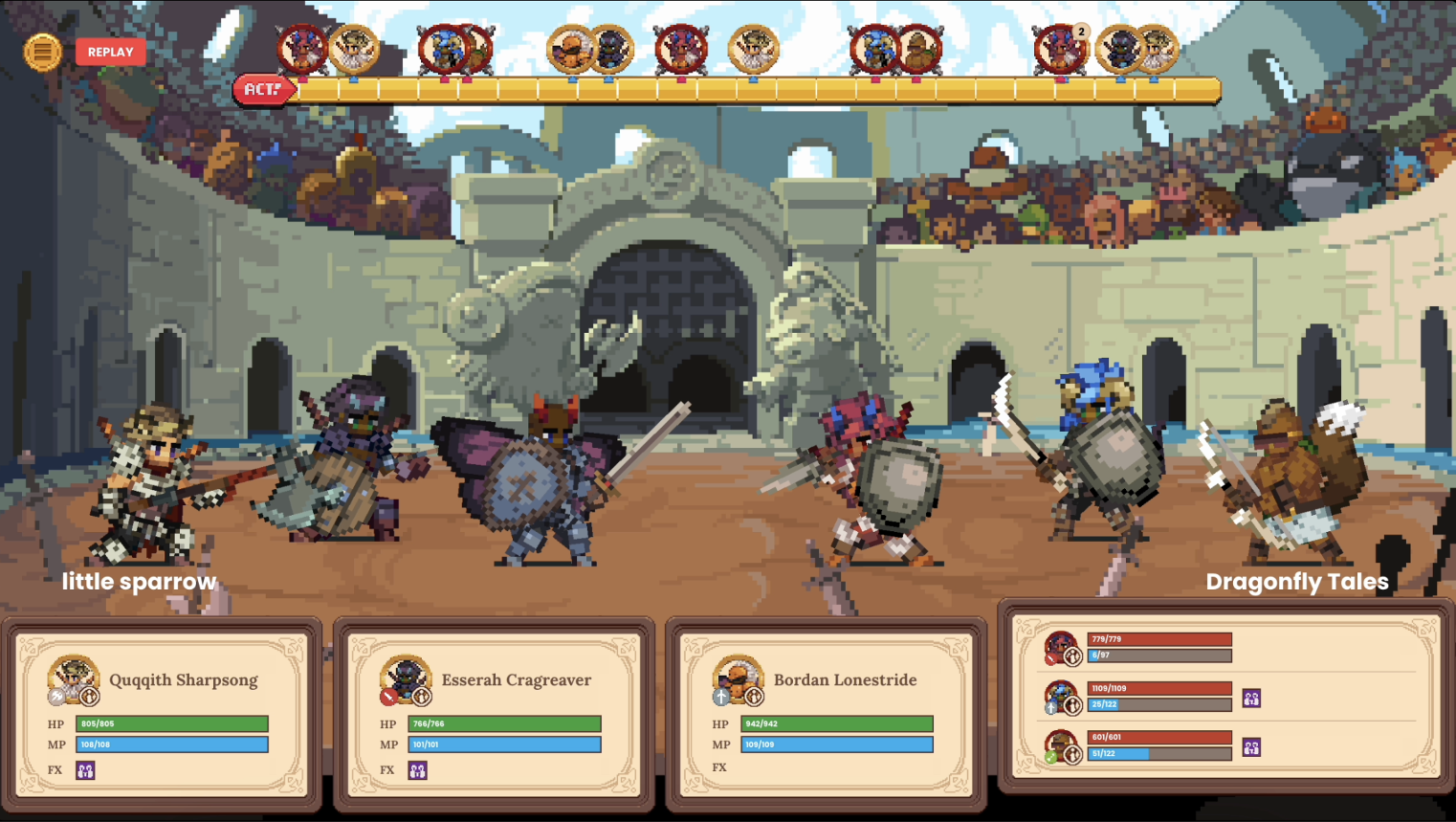Viewport: 1456px width, 822px height.
Task: Click the purple FX icon beside the 1109/1109 bar
Action: 1250,699
